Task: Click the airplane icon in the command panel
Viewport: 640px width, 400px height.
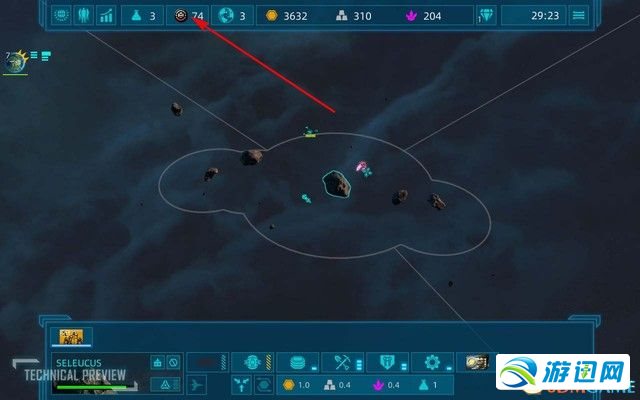Action: click(198, 384)
